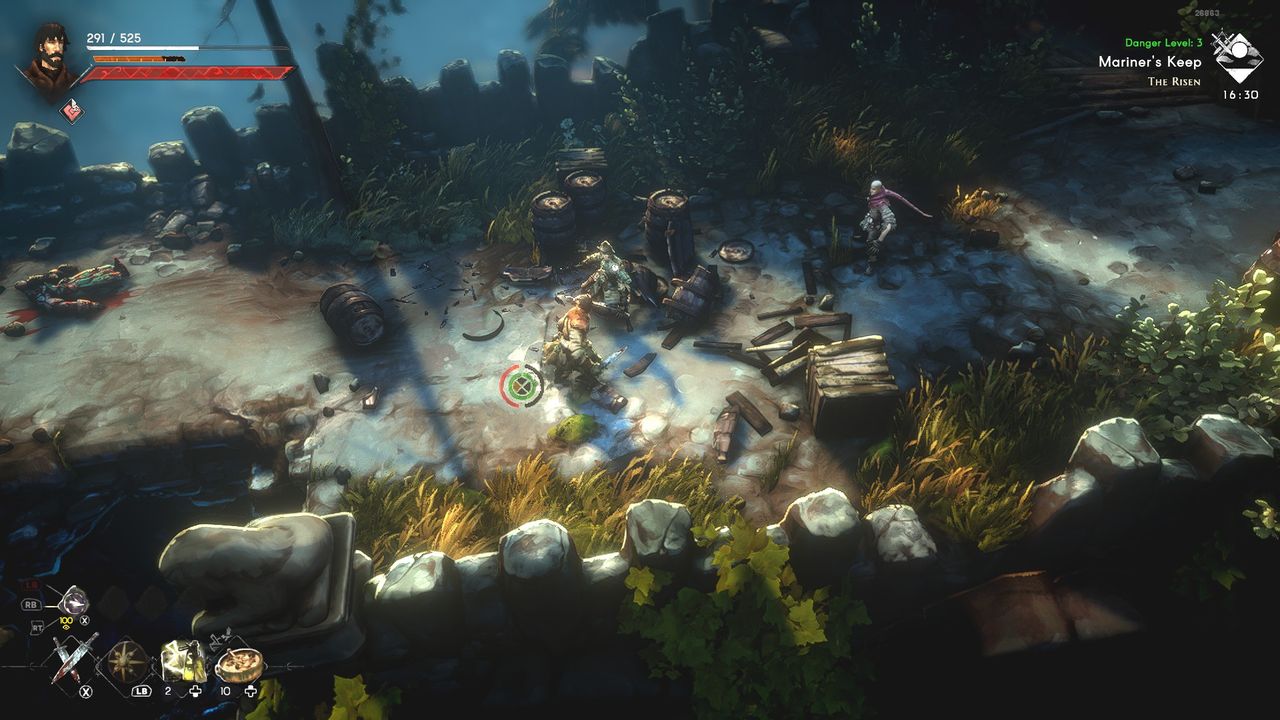Use the glowing yellow potion bottle item

coord(183,661)
